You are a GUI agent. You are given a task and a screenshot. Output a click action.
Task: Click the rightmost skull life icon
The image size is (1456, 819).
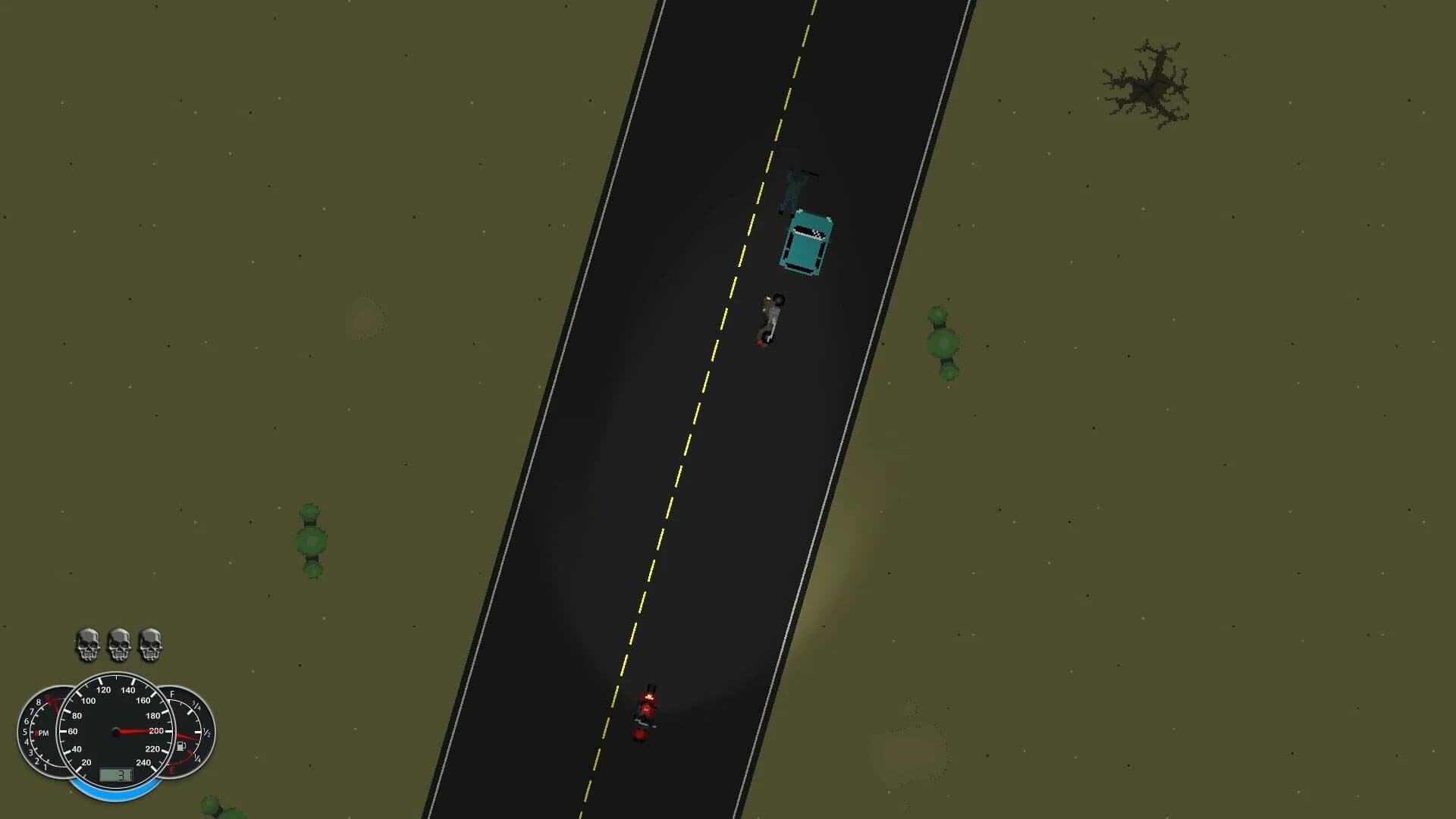[x=150, y=645]
